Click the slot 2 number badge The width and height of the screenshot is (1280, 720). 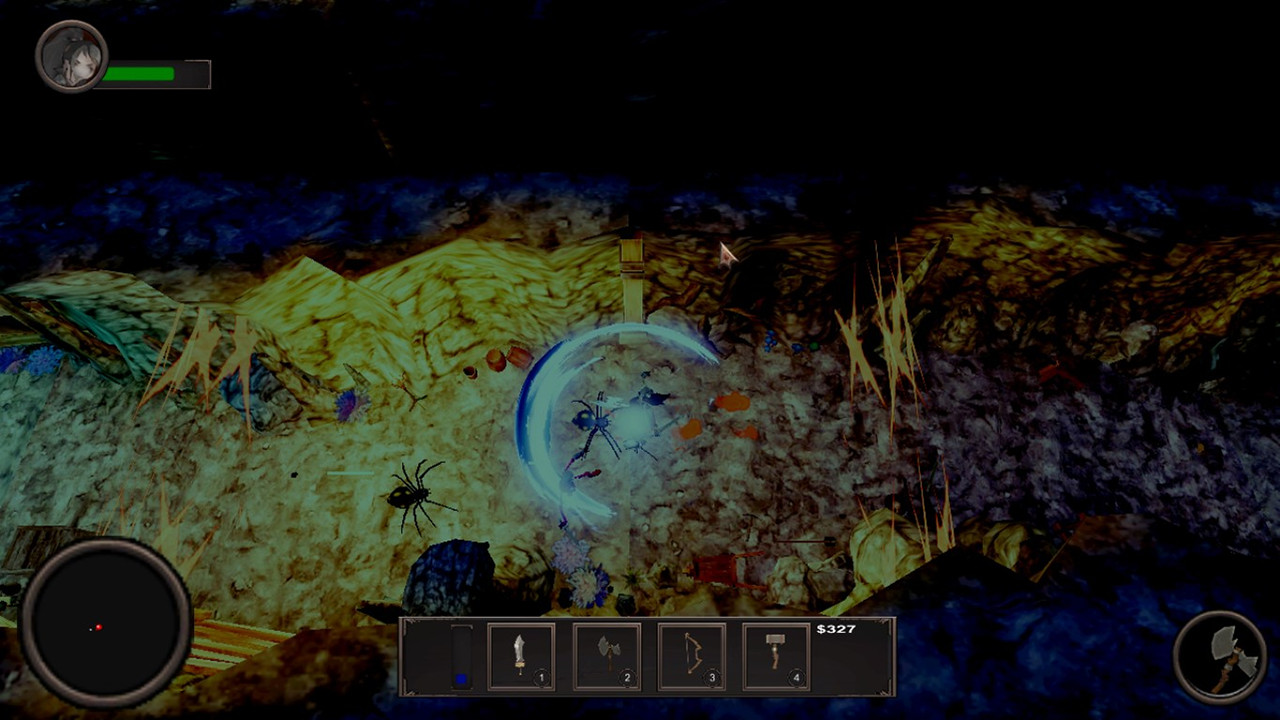626,677
